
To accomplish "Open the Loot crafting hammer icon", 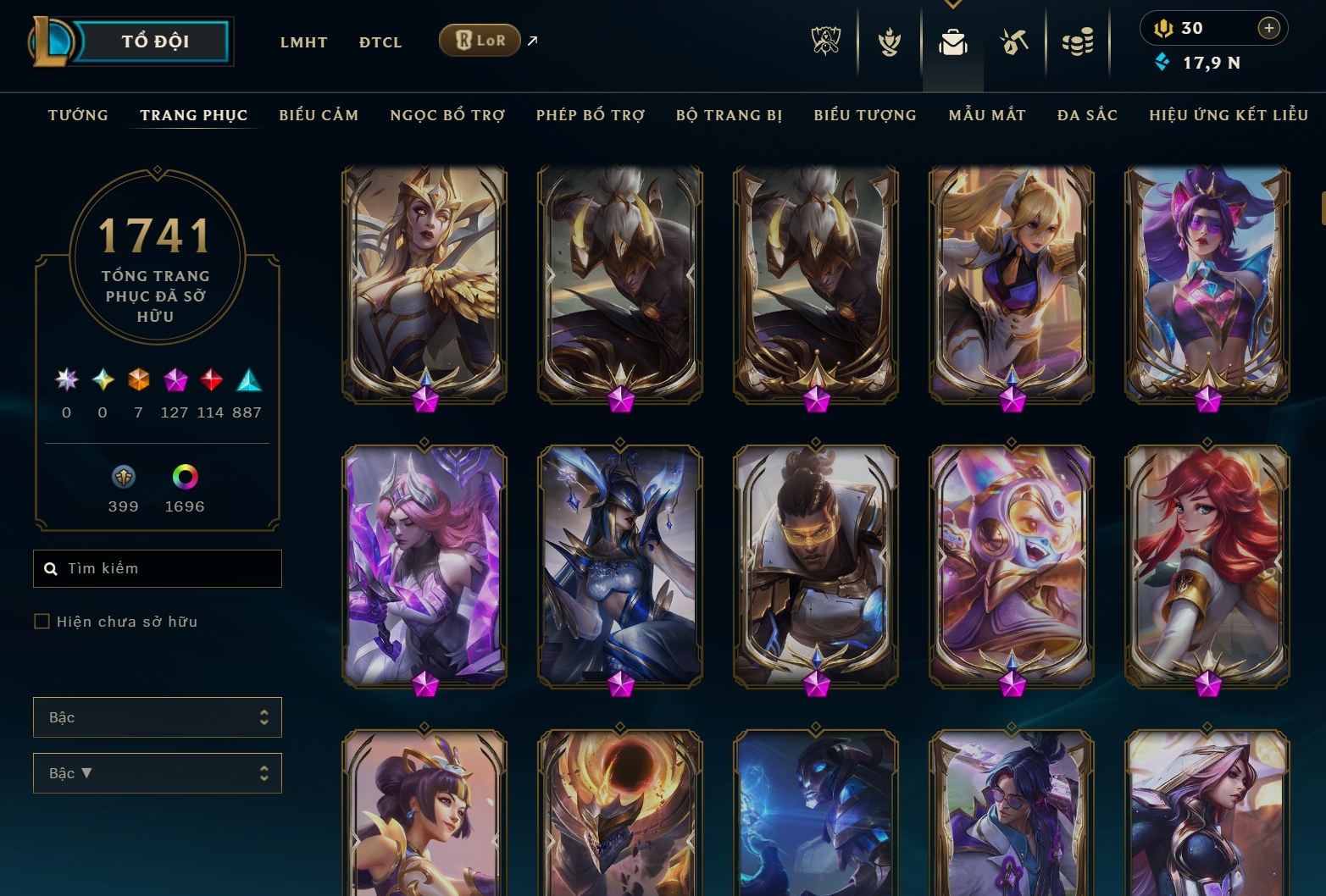I will pyautogui.click(x=1013, y=40).
